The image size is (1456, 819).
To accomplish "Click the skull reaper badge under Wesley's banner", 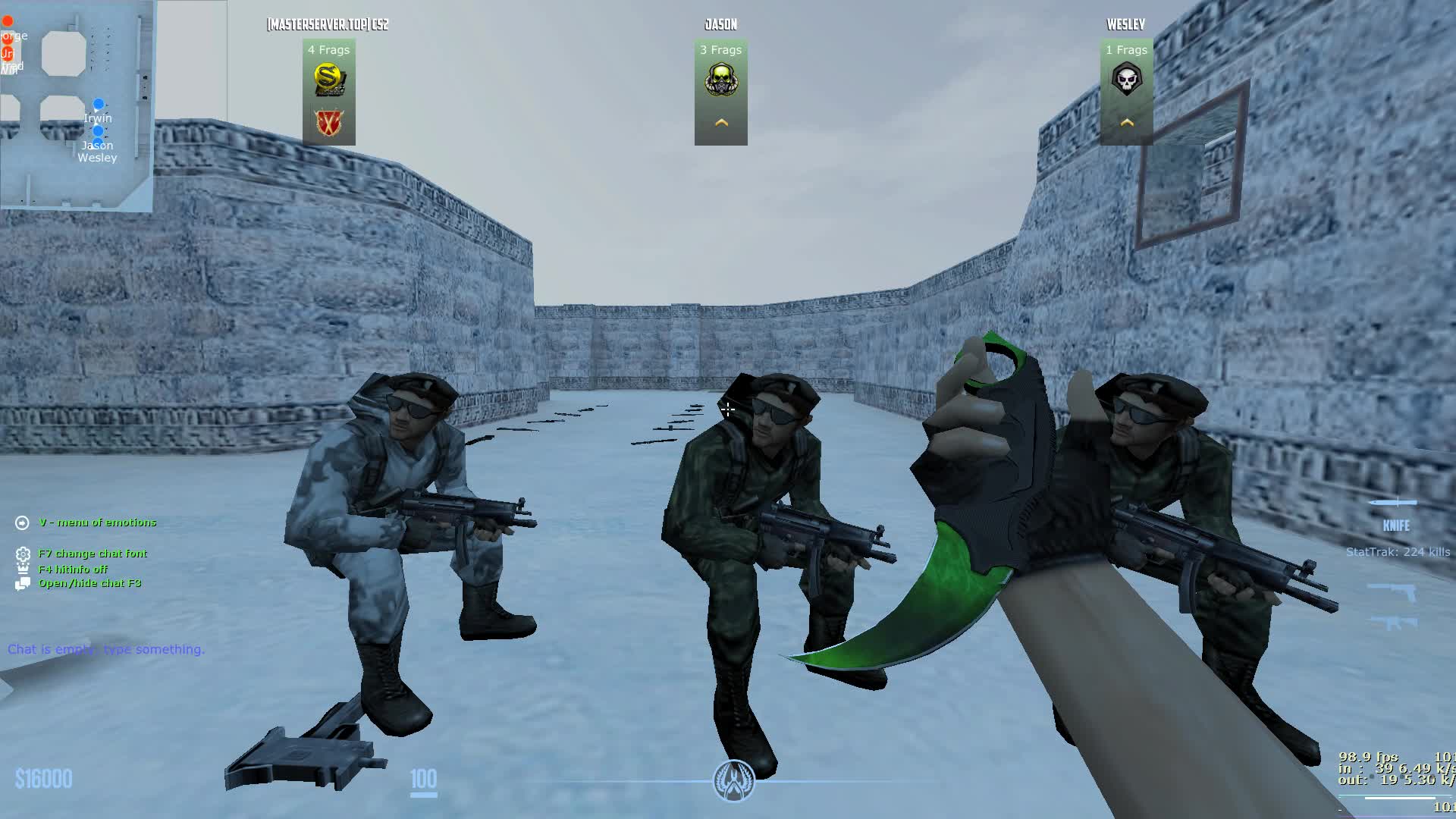I will 1127,80.
